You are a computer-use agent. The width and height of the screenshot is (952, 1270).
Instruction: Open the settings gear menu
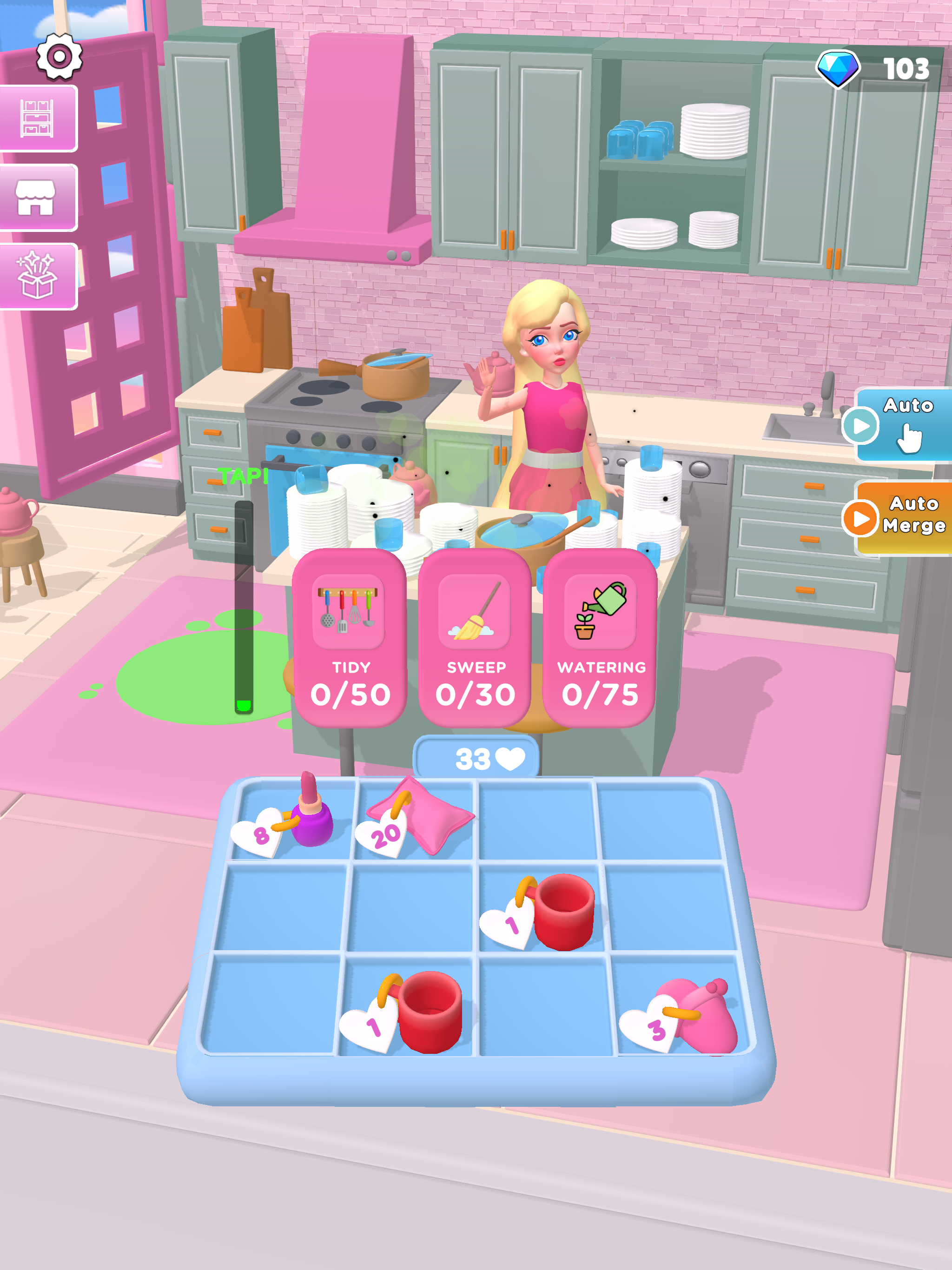[x=59, y=57]
